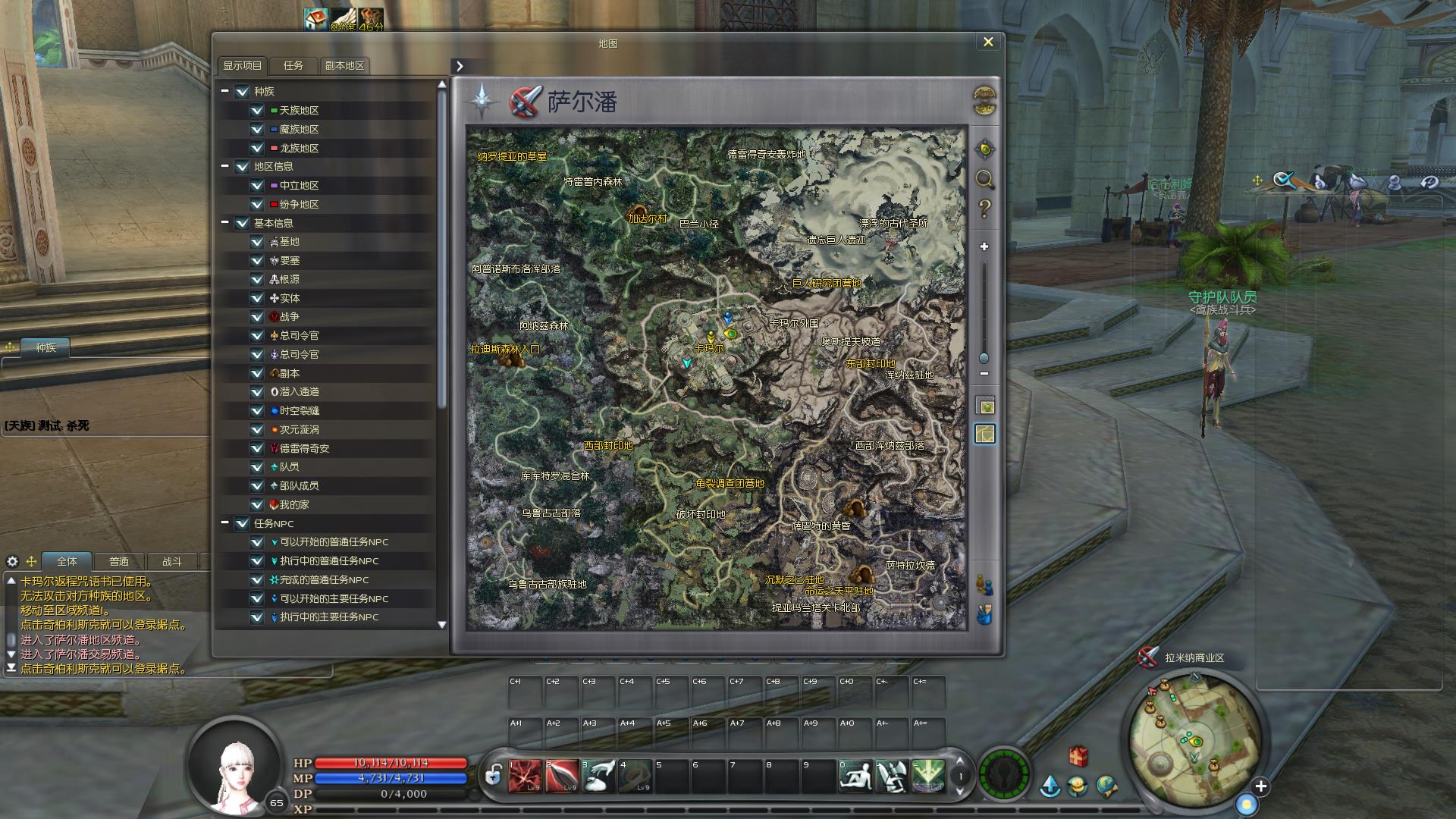This screenshot has width=1456, height=819.
Task: Open the 副本地区 tab
Action: point(344,66)
